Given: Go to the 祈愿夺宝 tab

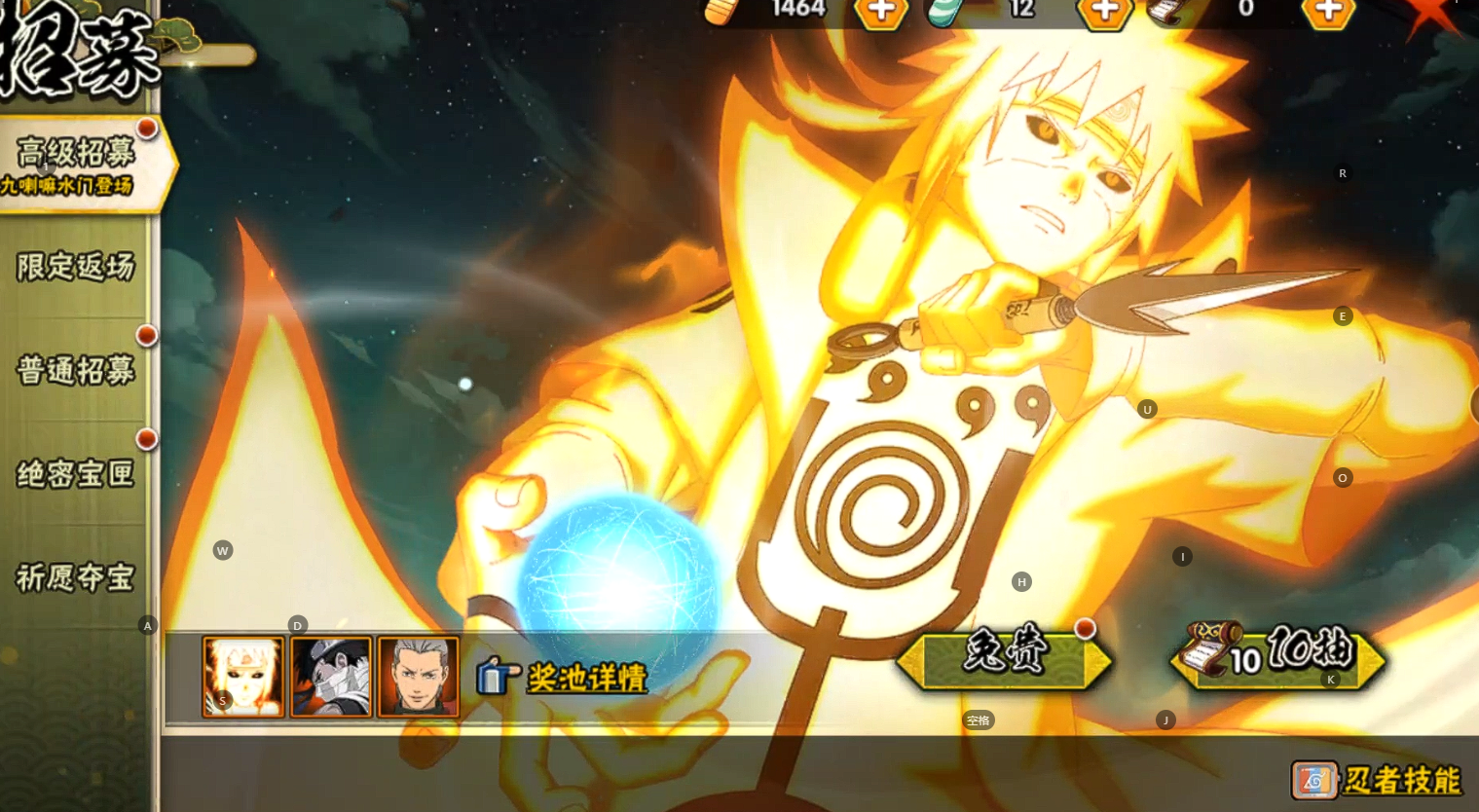Looking at the screenshot, I should coord(76,577).
